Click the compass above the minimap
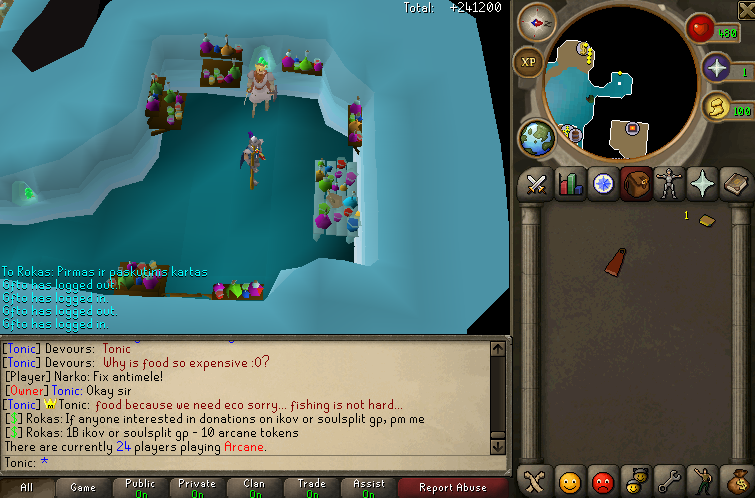 point(536,21)
